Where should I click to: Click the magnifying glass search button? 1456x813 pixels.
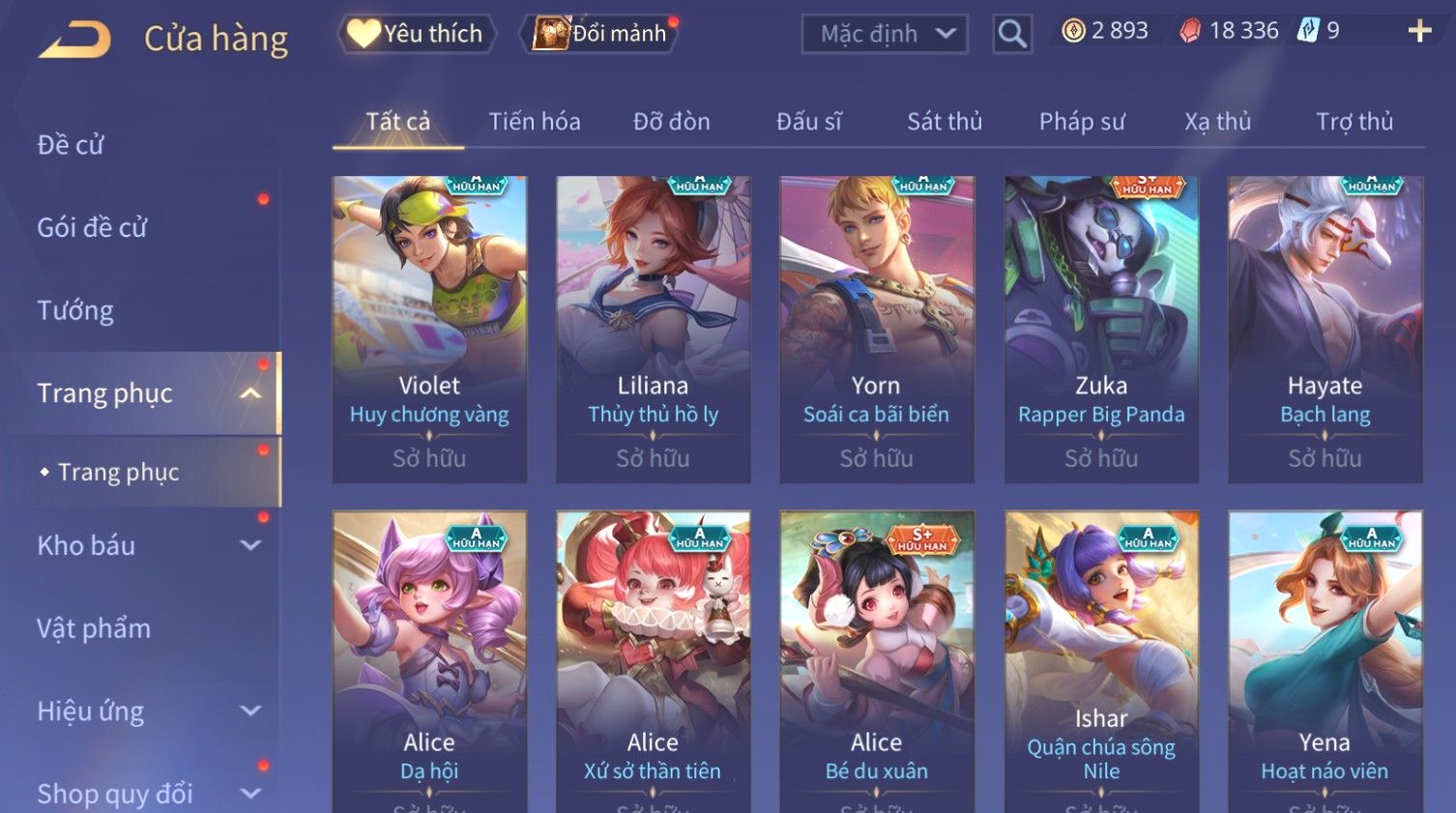coord(1012,35)
